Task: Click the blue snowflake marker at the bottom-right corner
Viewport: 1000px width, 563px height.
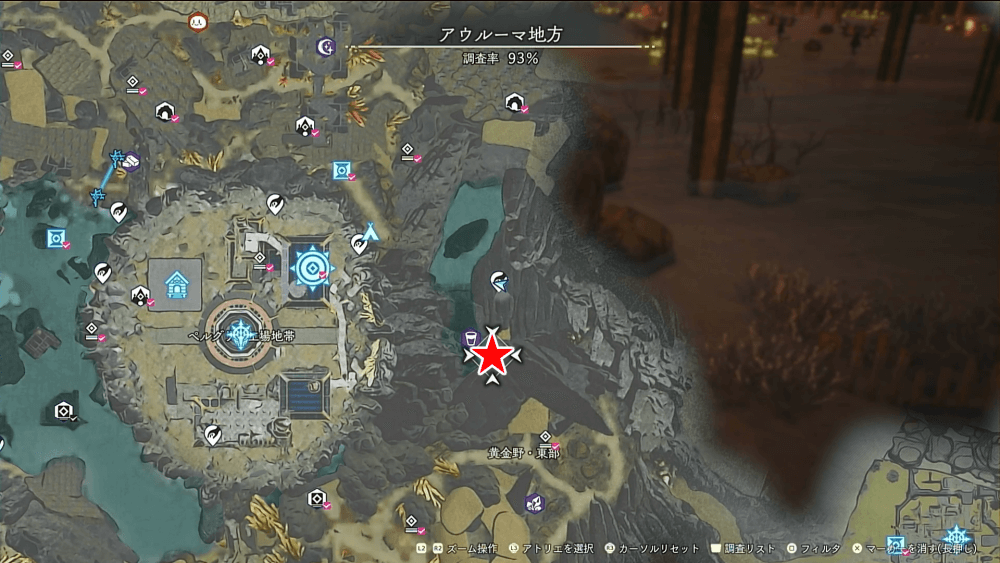Action: 957,536
